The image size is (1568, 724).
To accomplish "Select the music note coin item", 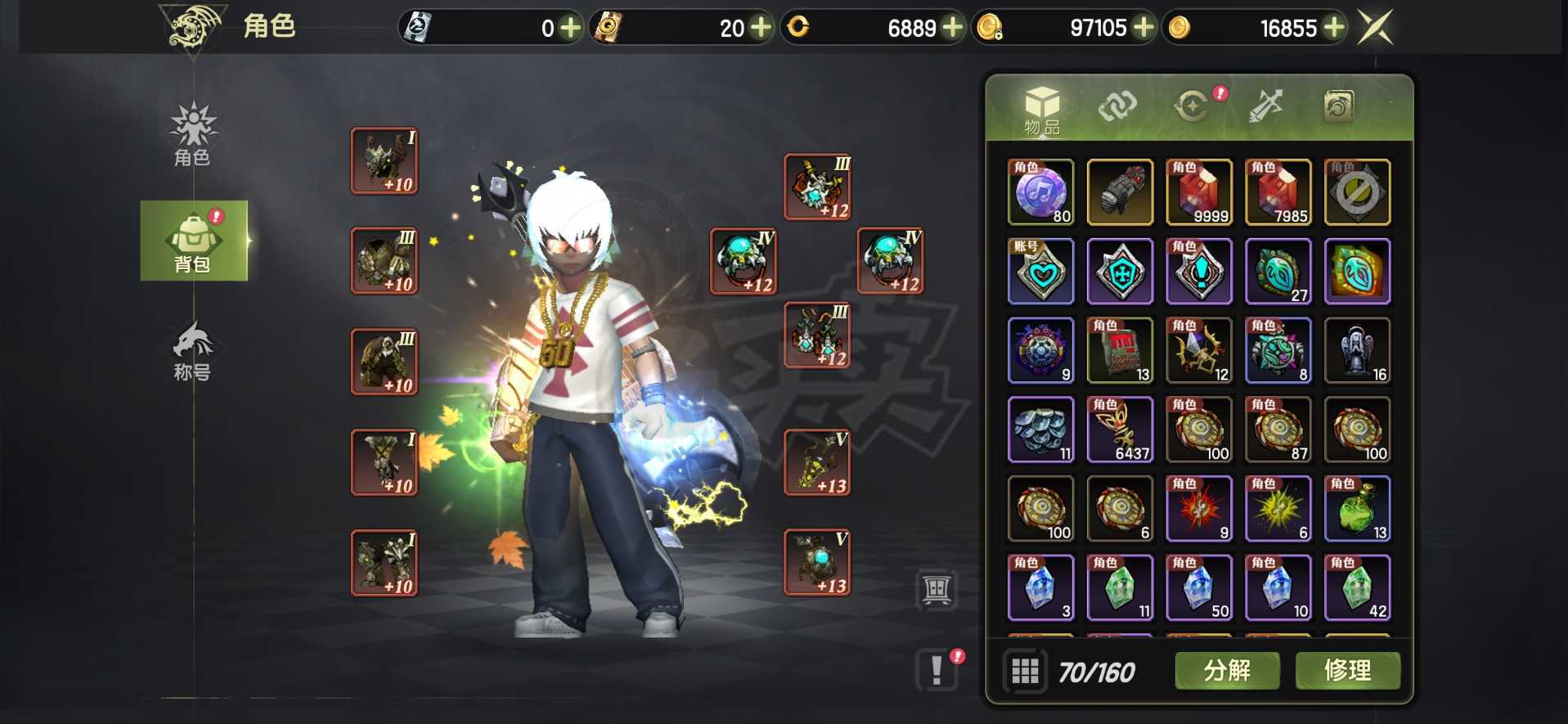I will (1040, 192).
